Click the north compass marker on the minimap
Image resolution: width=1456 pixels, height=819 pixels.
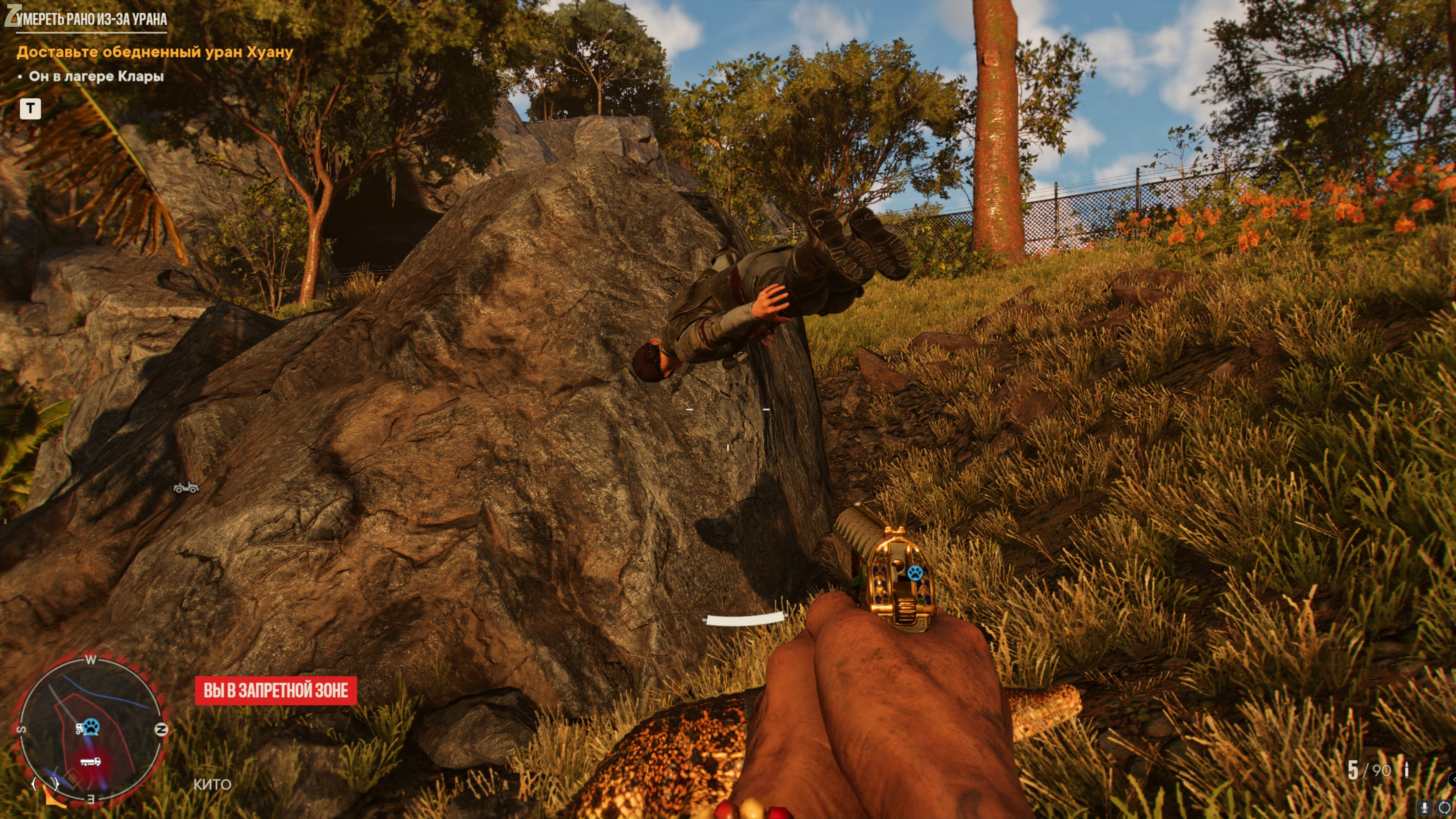pyautogui.click(x=161, y=729)
